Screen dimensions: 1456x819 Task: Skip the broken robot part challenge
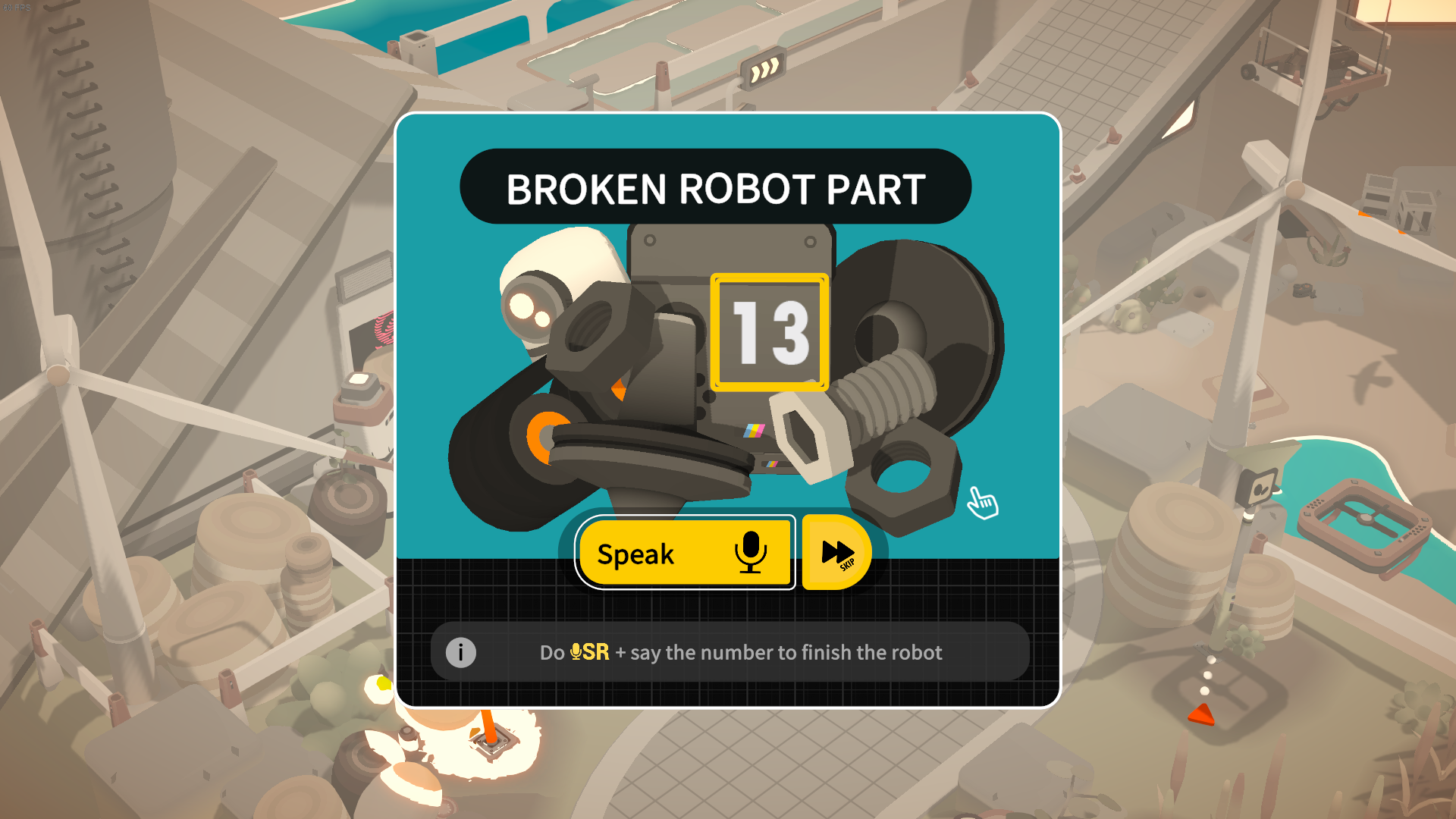[x=836, y=553]
